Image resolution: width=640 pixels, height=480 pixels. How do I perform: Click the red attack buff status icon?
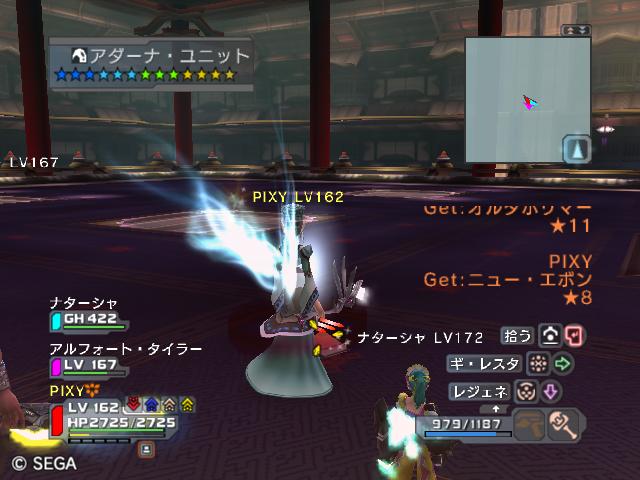(x=132, y=405)
